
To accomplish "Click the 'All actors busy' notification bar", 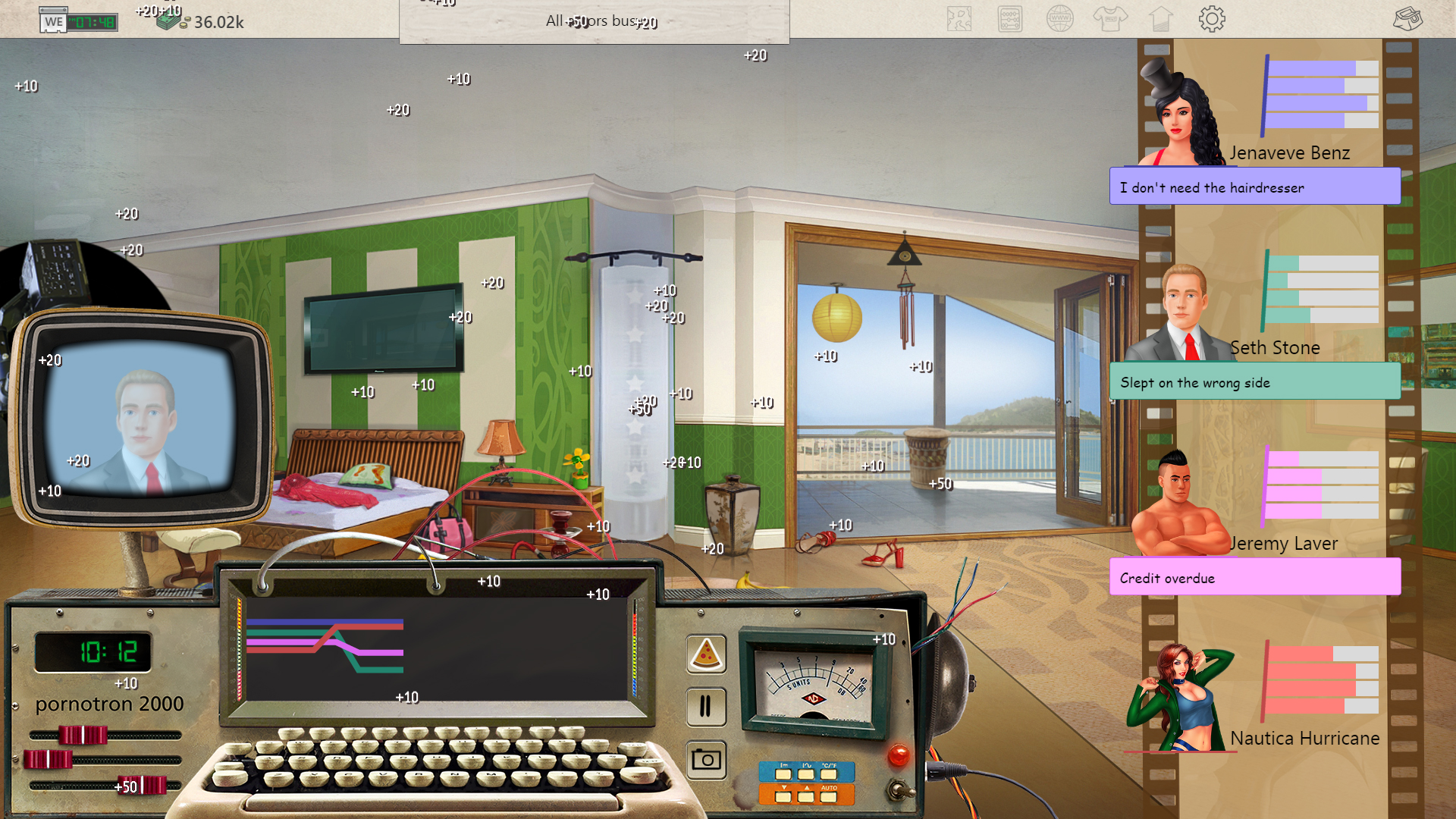I will (x=594, y=20).
